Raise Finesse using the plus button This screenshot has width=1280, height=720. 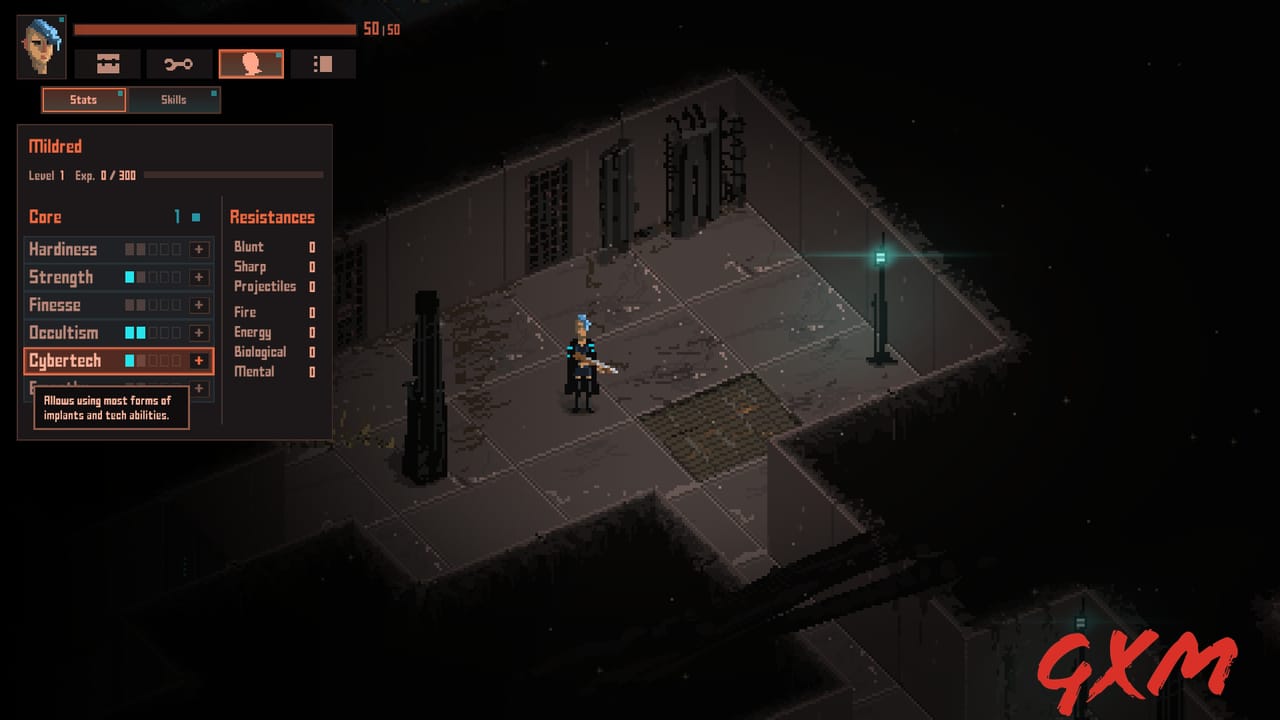pyautogui.click(x=199, y=305)
